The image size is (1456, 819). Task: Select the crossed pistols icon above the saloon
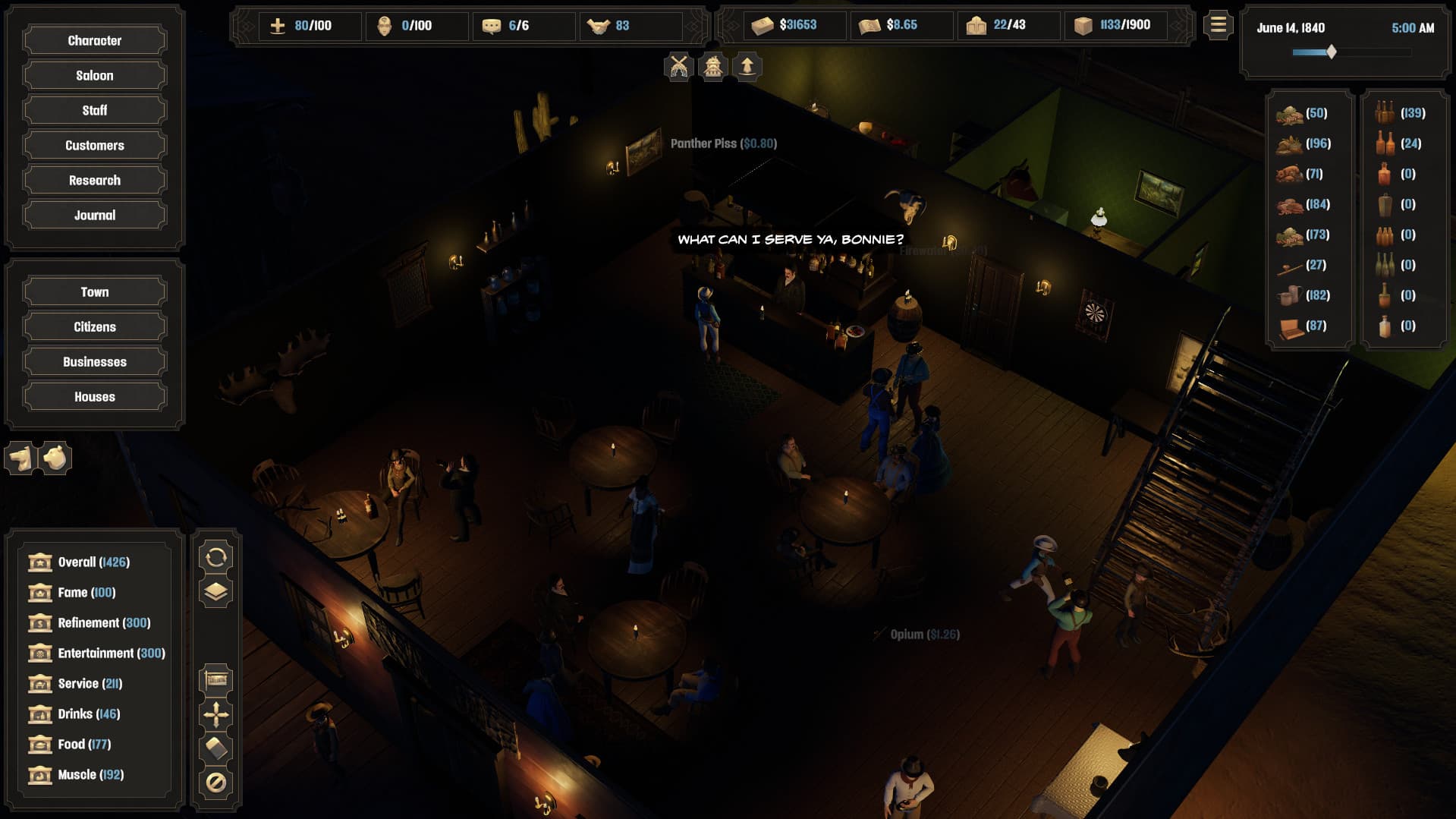680,65
